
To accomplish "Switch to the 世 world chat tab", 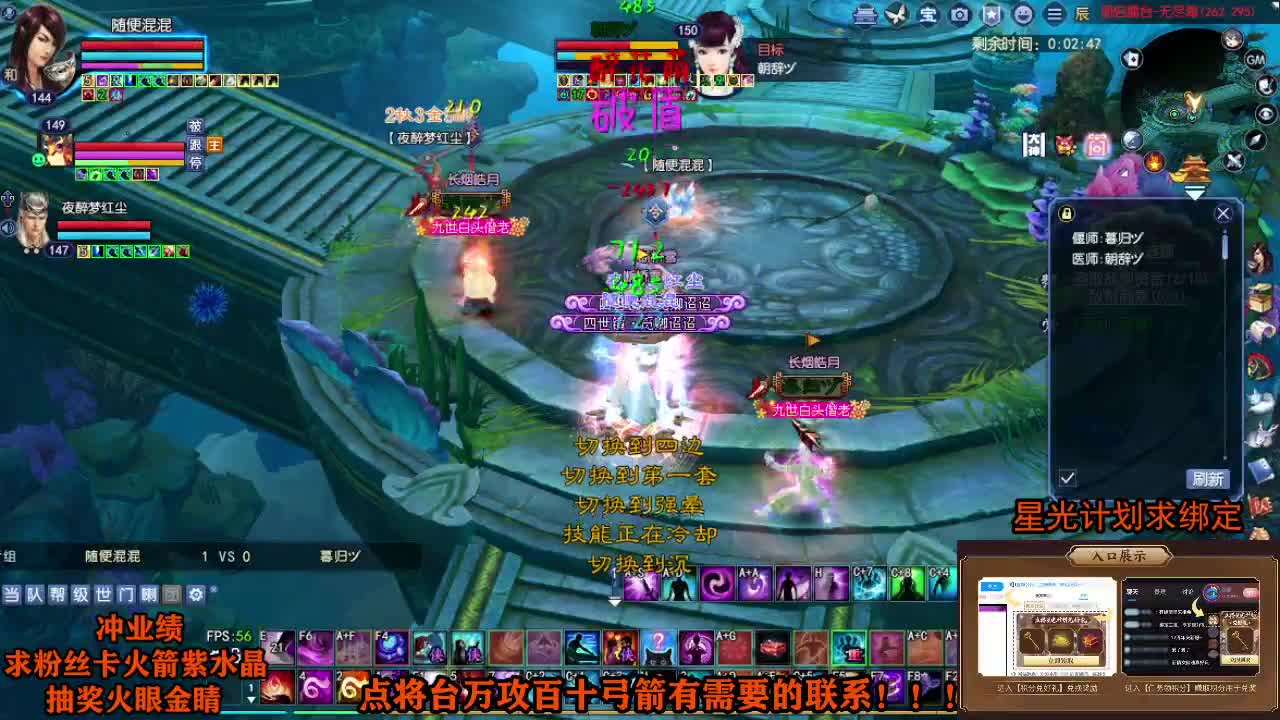I will tap(102, 594).
